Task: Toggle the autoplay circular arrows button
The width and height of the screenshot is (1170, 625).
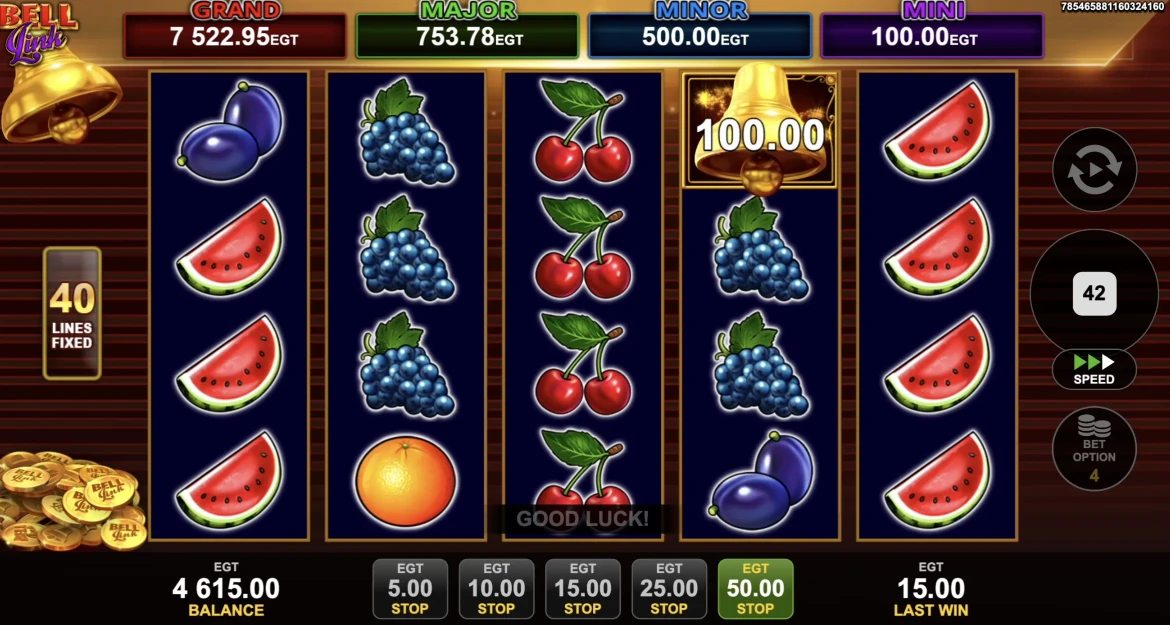Action: [x=1094, y=170]
